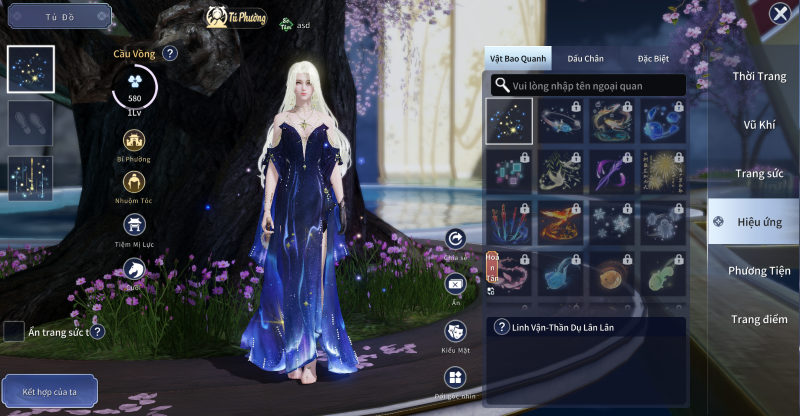Show help for Cầu Vồng

click(x=170, y=53)
